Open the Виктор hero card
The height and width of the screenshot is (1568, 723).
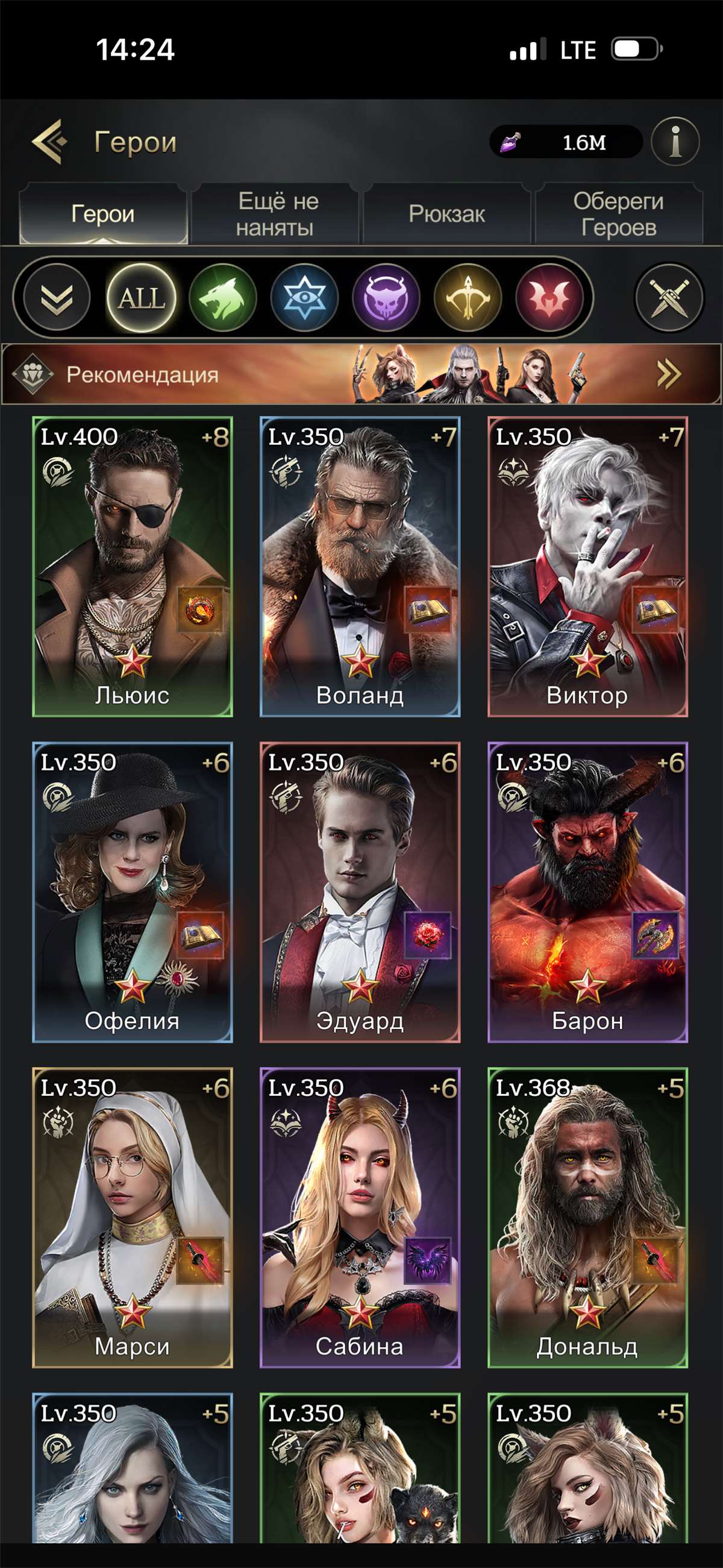pos(587,566)
